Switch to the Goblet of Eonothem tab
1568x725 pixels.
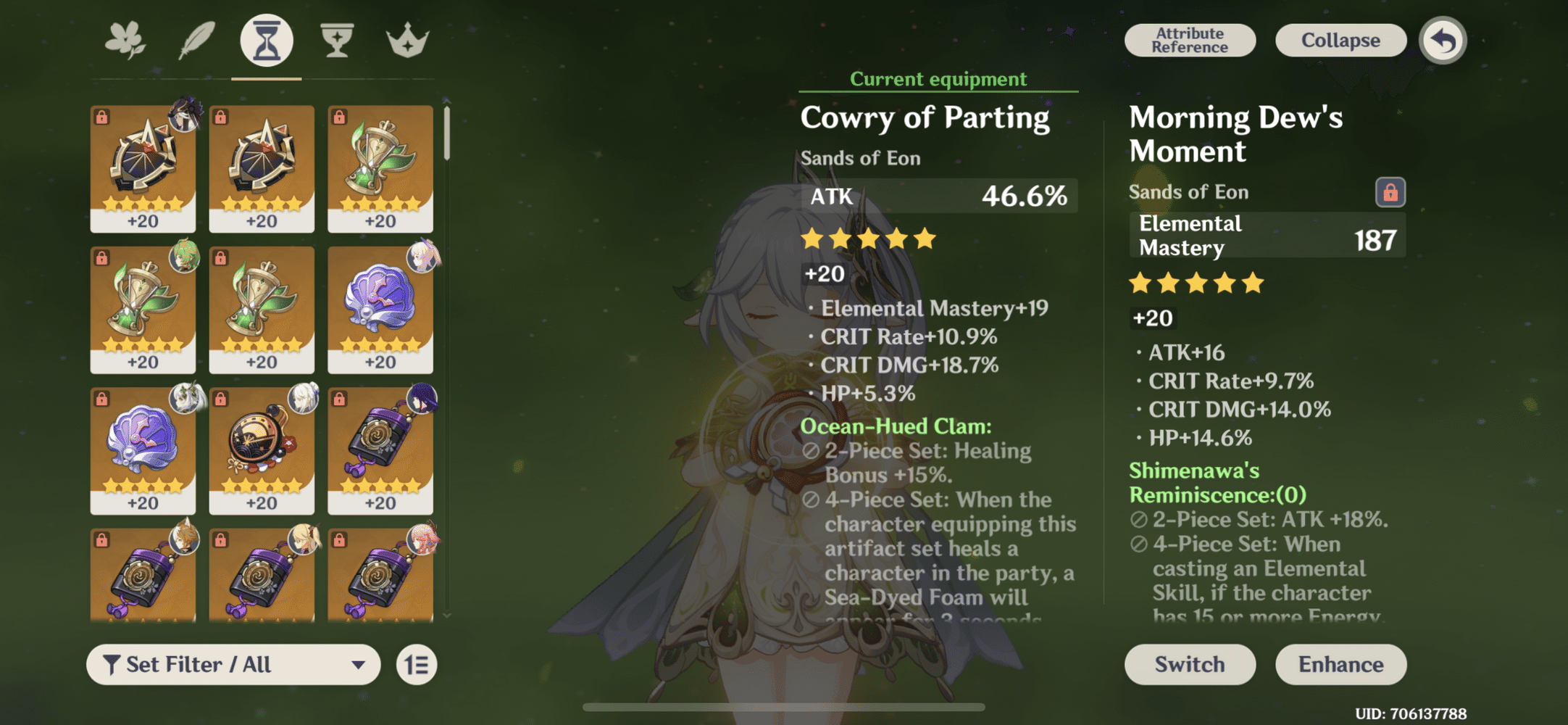336,40
